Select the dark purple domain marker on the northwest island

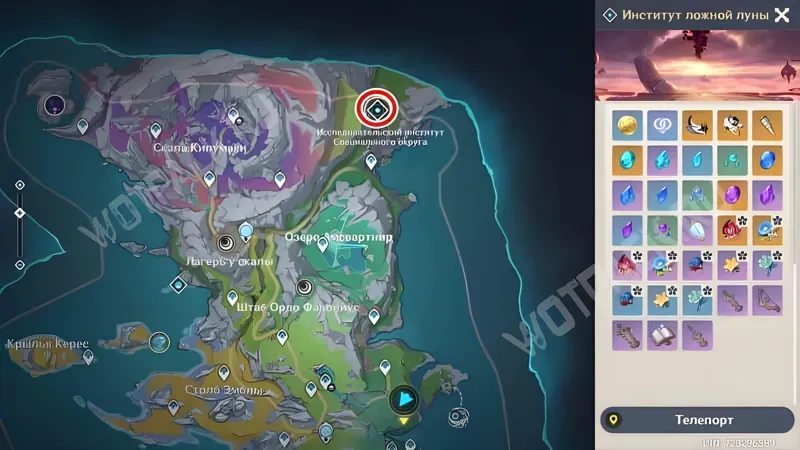click(x=52, y=104)
